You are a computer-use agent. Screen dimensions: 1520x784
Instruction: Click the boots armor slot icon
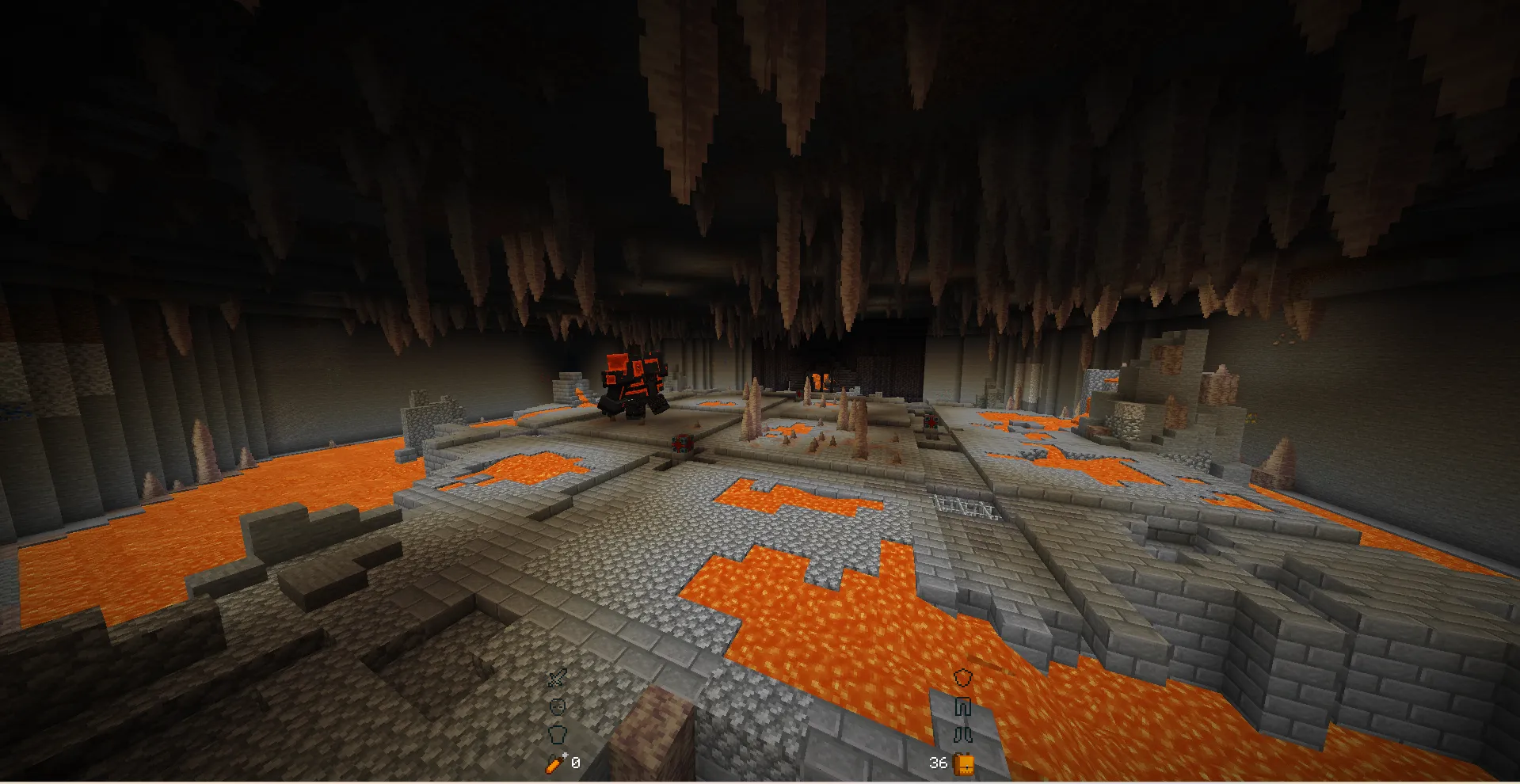965,734
